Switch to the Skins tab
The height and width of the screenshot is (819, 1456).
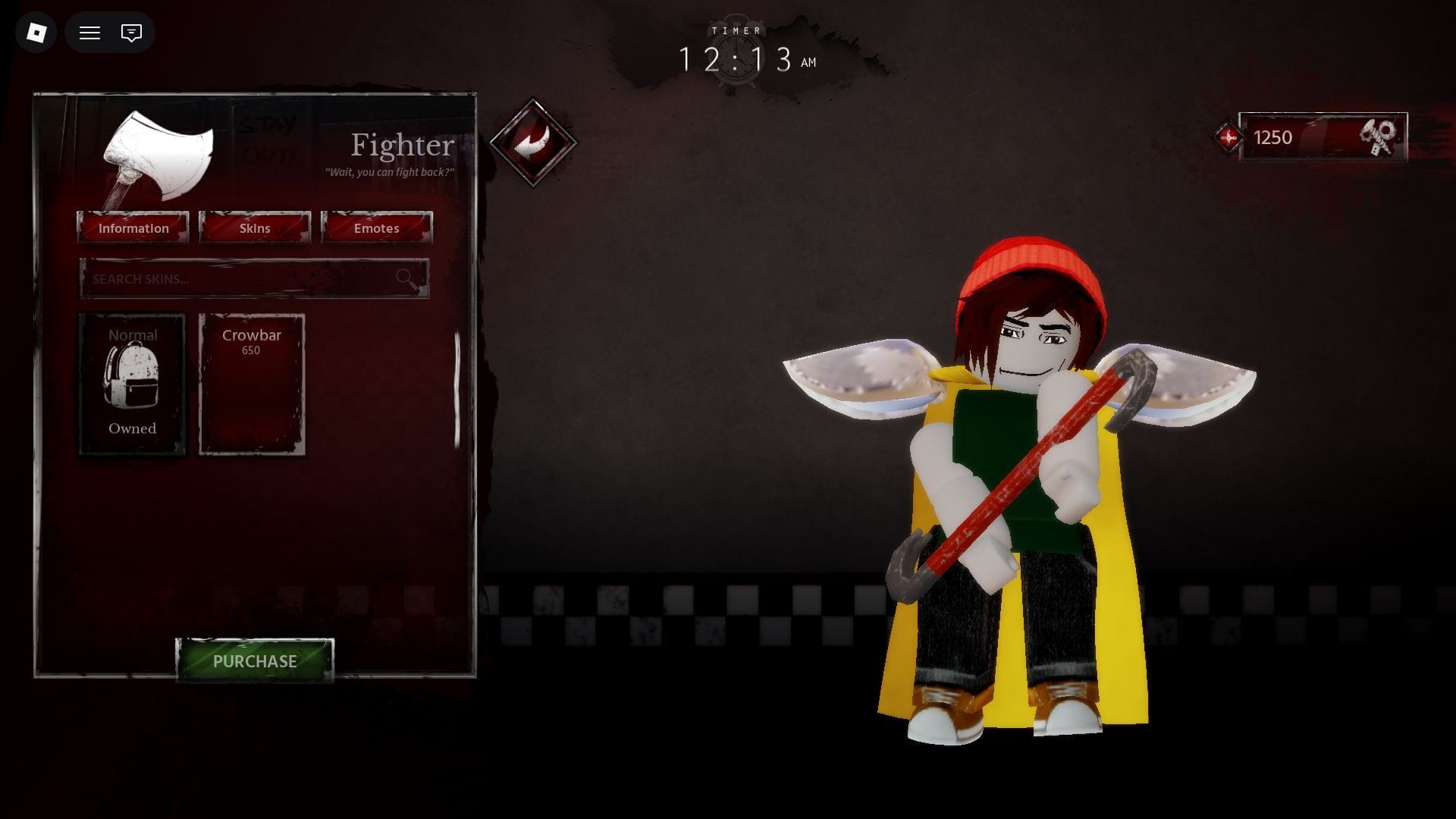(x=255, y=227)
